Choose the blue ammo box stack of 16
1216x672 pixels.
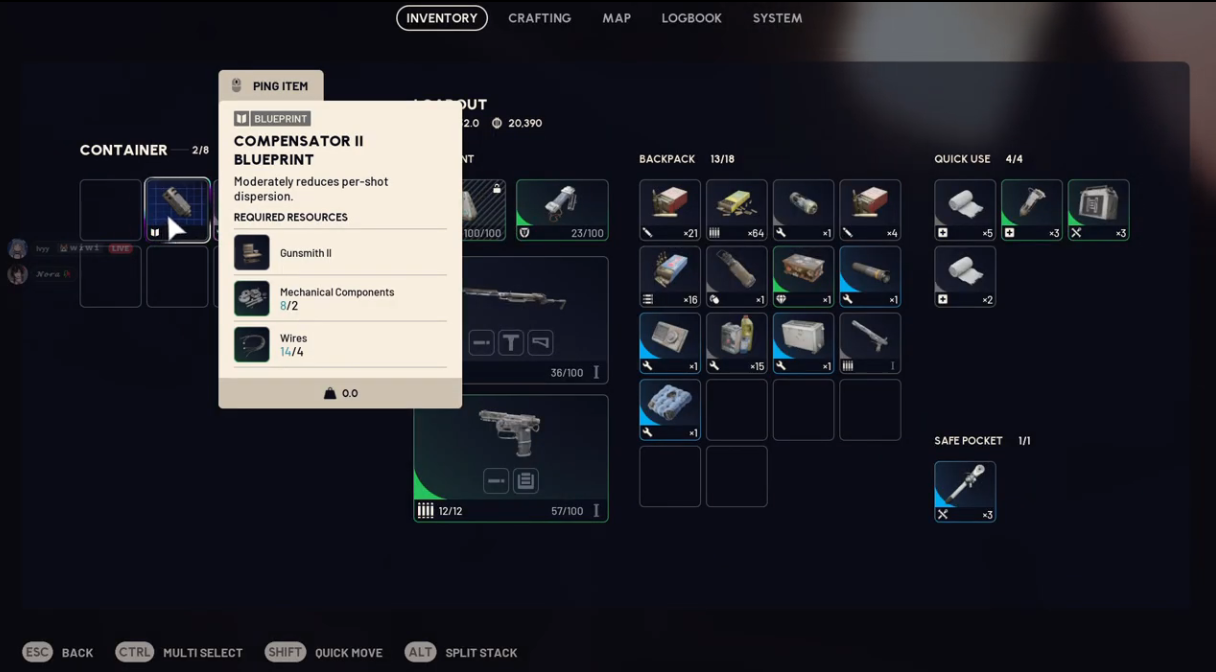pos(670,277)
